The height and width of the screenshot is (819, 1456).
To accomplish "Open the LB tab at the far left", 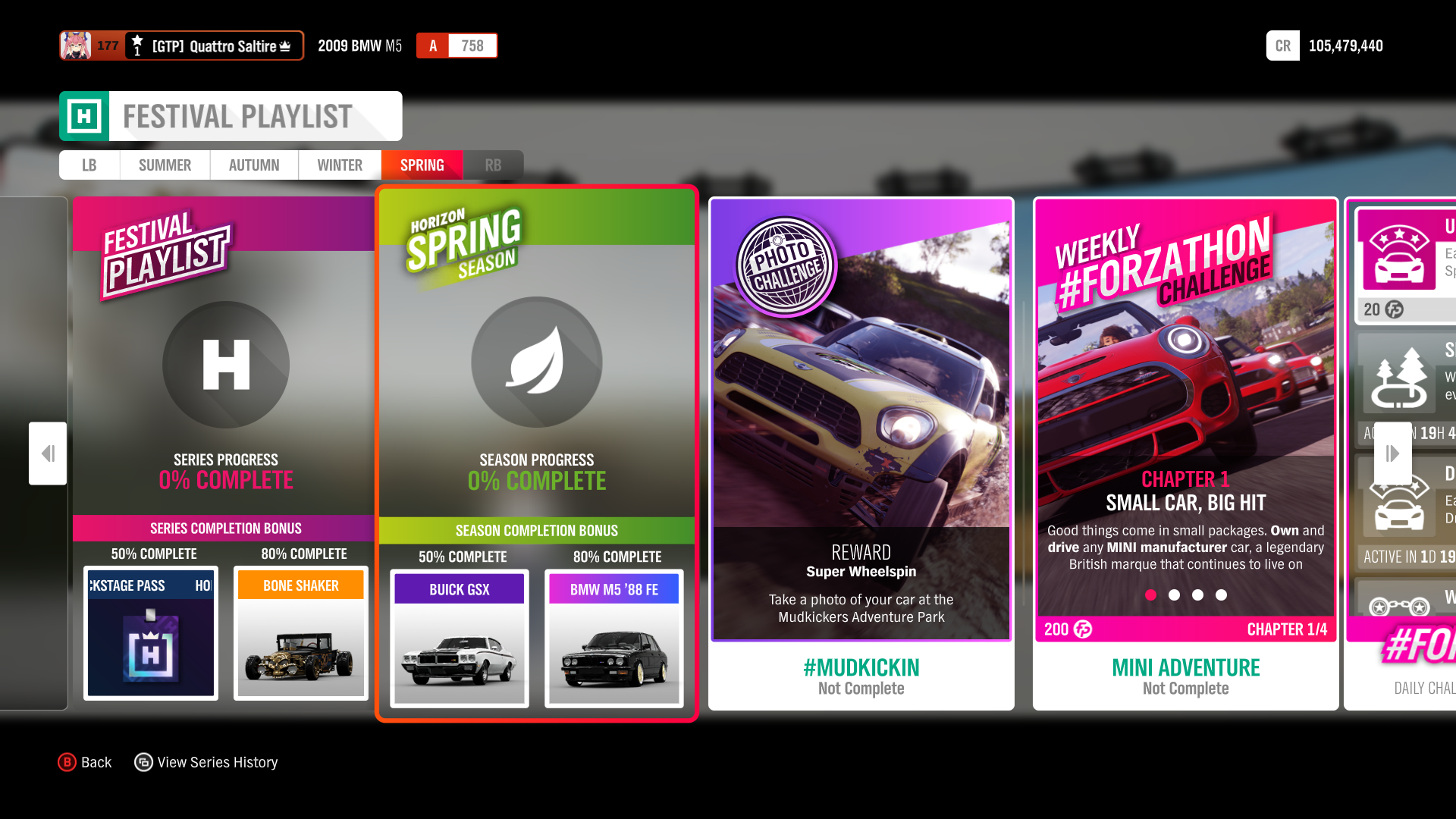I will click(89, 165).
